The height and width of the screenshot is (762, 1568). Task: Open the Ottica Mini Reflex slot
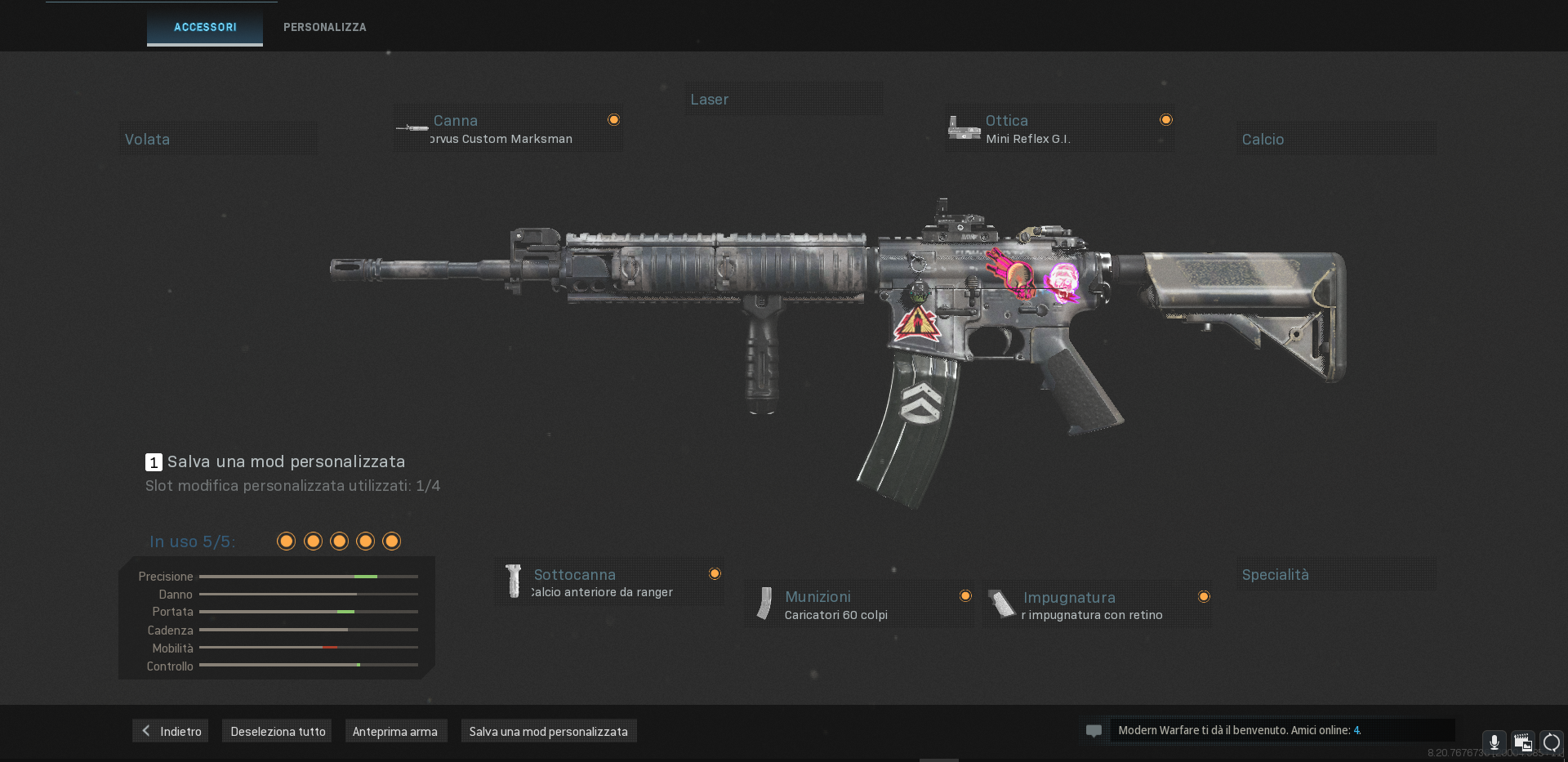[1060, 129]
